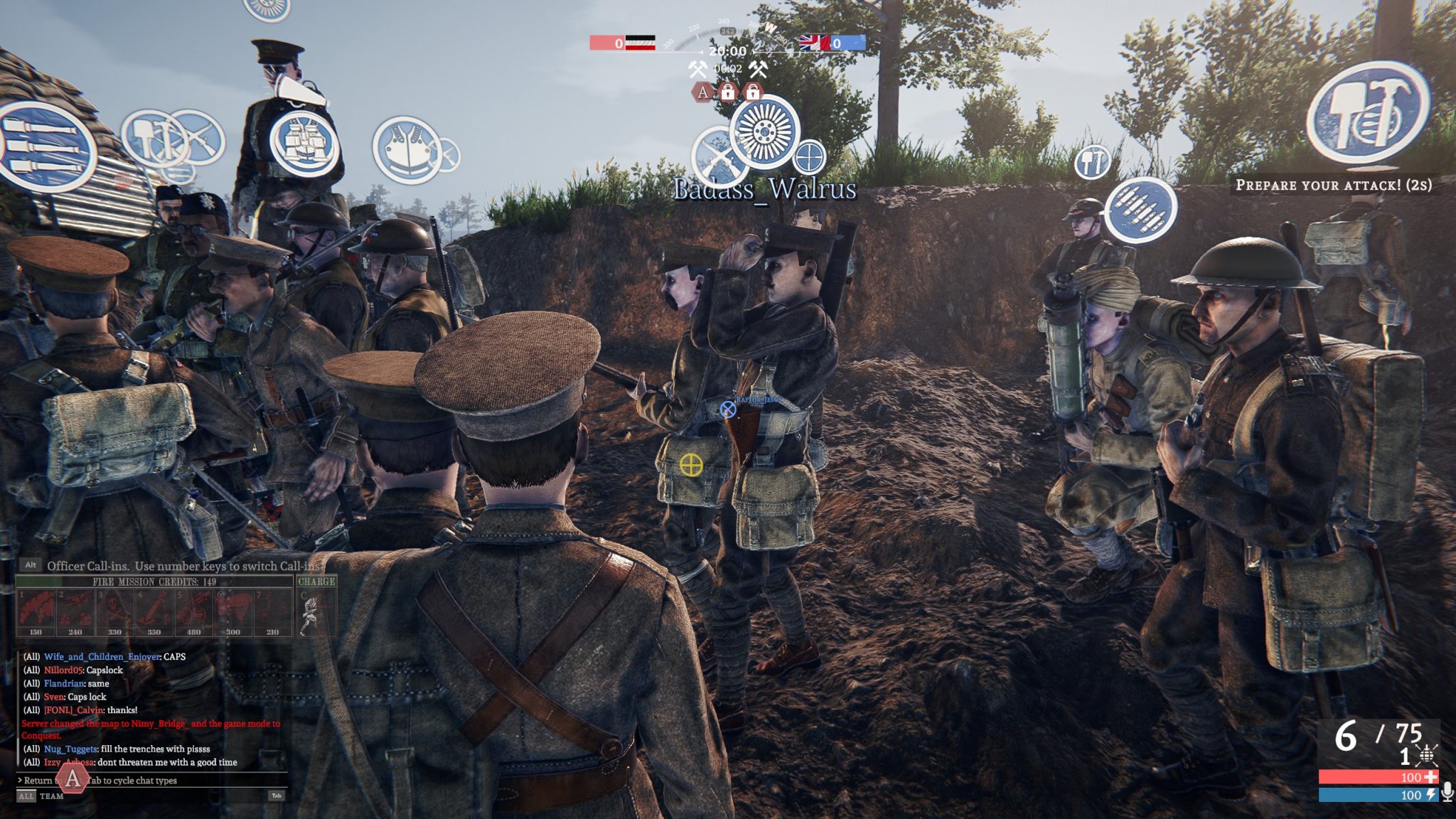Click the British team flag score
Screen dimensions: 1456x819
[x=814, y=43]
